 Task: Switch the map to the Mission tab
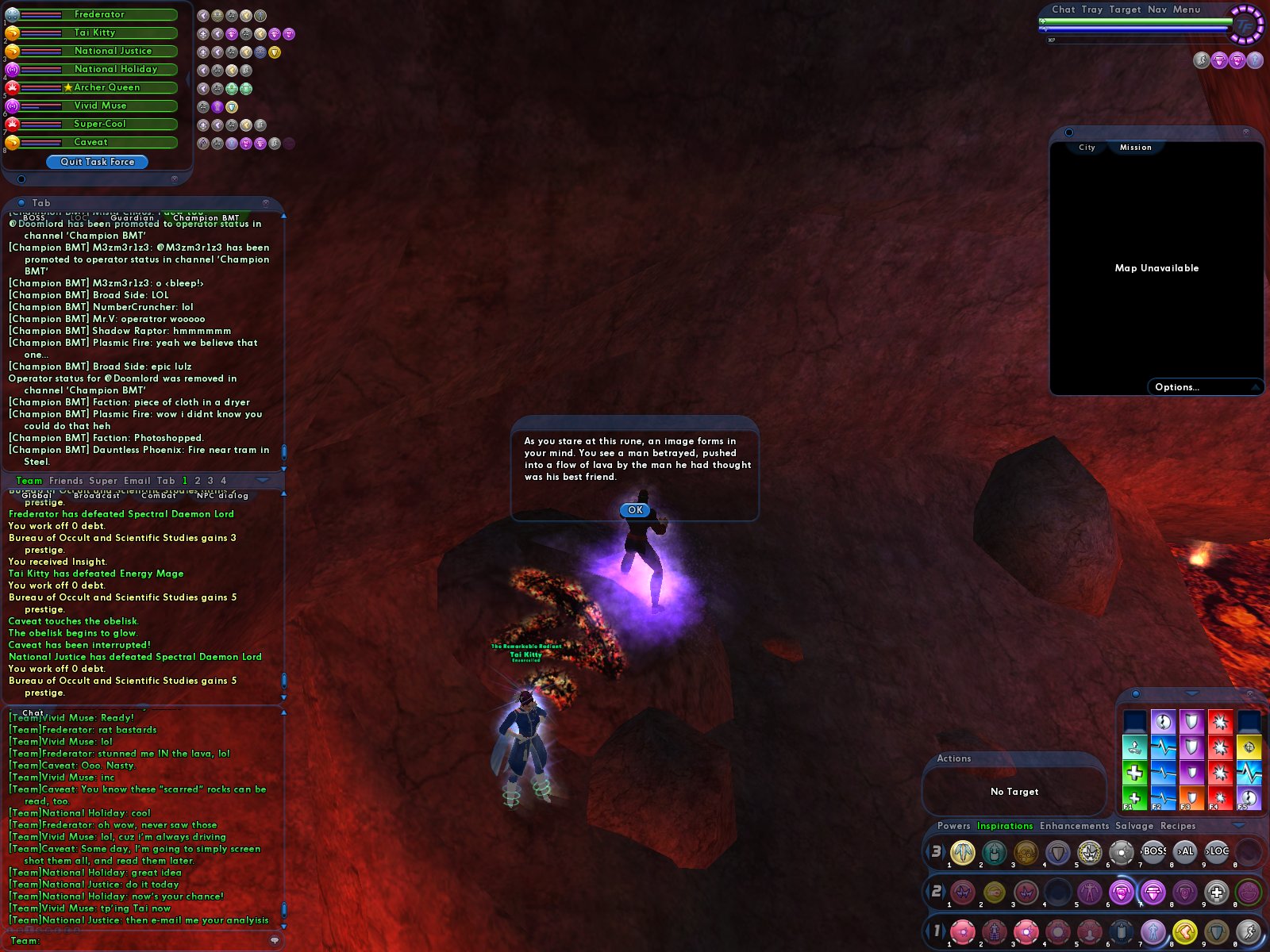[1135, 148]
